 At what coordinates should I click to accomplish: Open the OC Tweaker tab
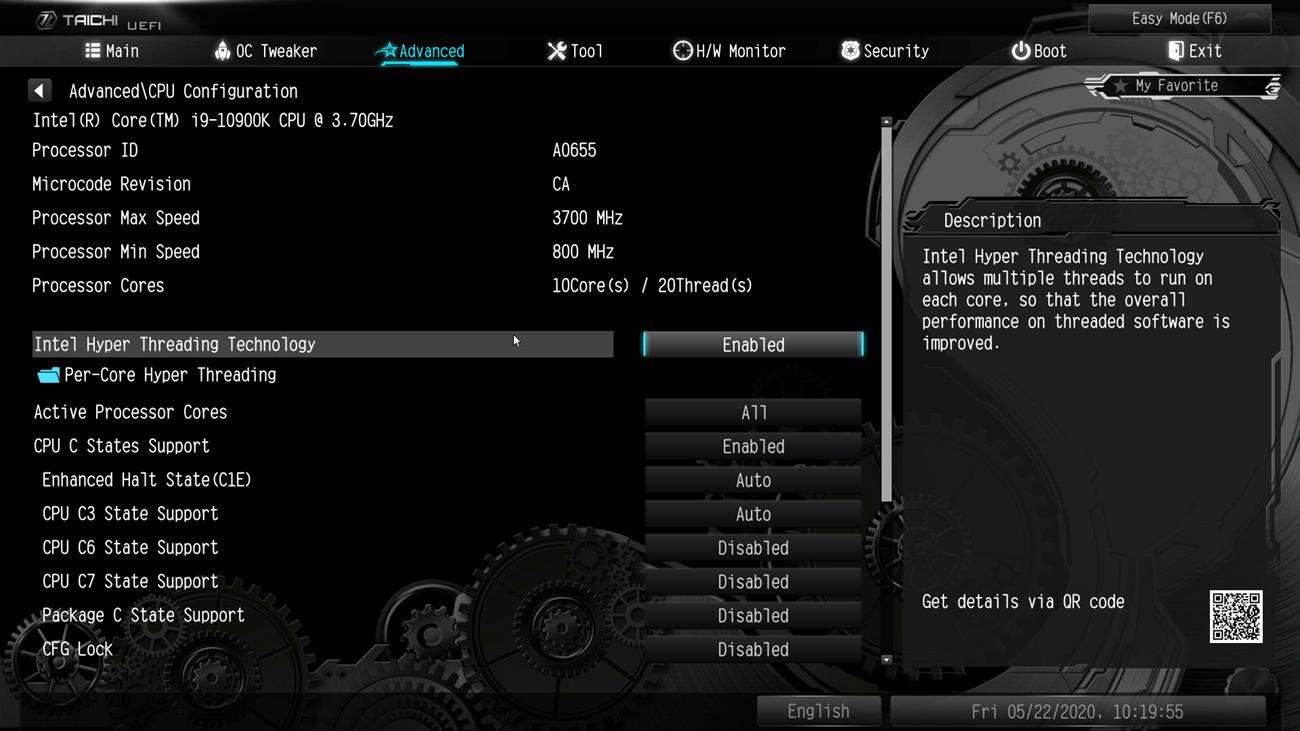265,51
